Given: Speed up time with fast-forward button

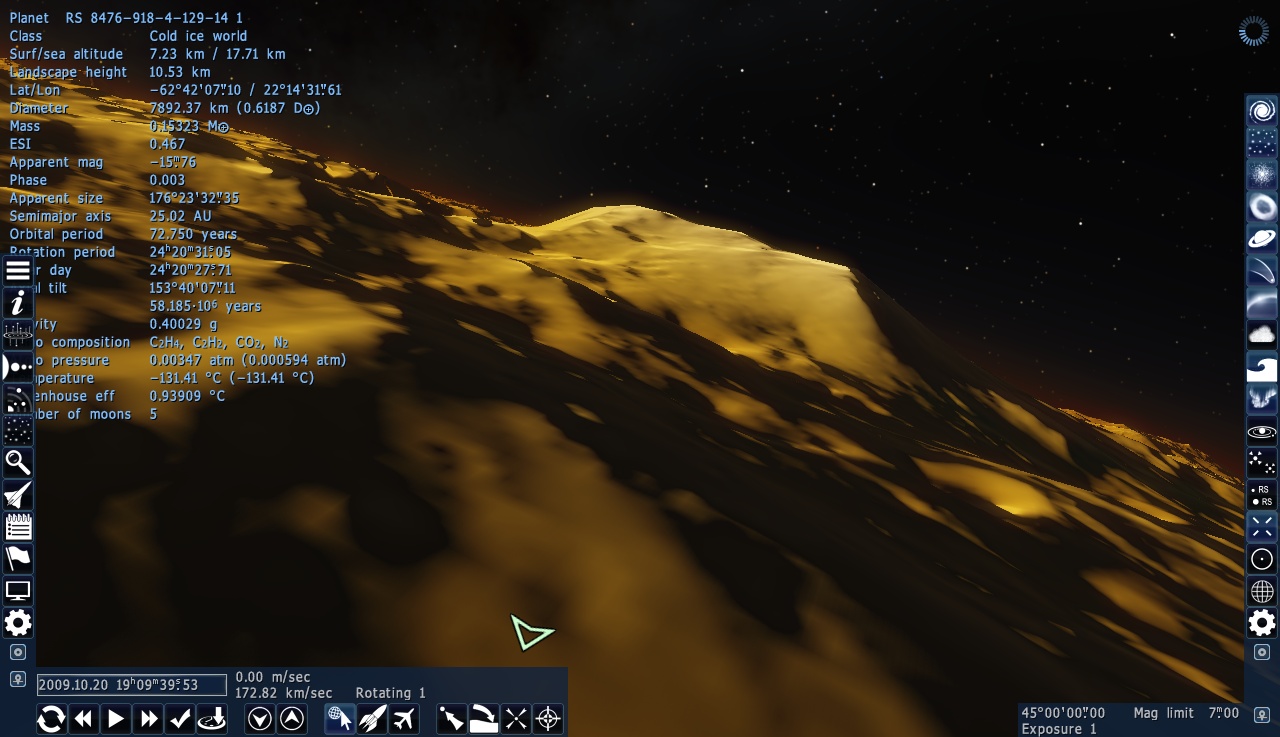Looking at the screenshot, I should pos(148,718).
